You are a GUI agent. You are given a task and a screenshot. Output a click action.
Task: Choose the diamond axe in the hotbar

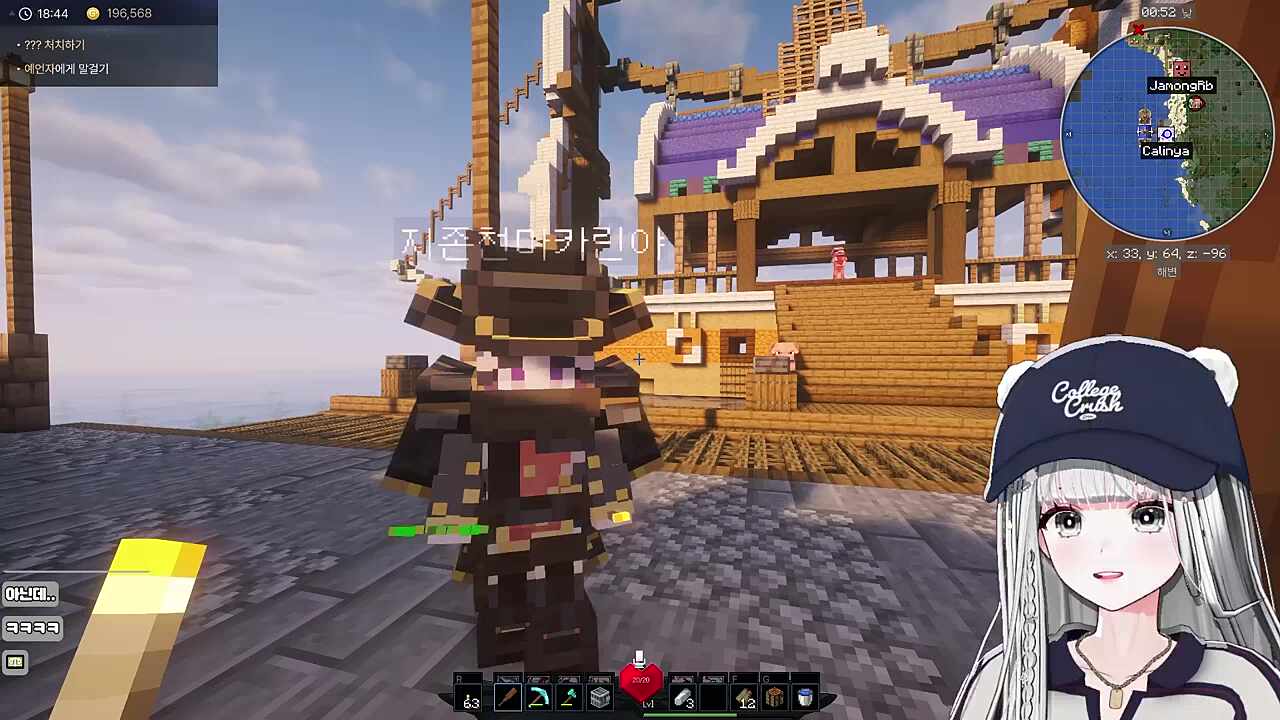click(569, 697)
